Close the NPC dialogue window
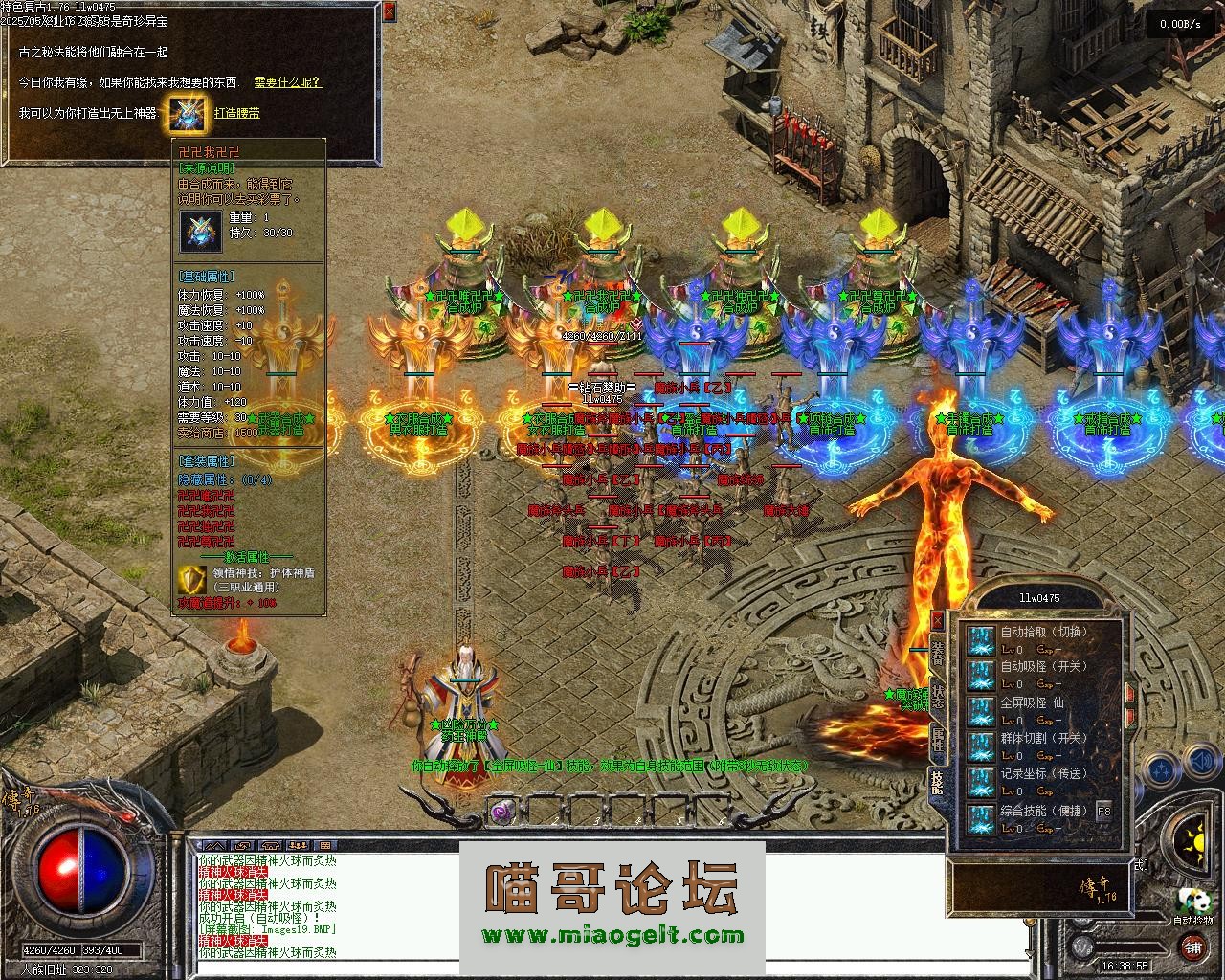Viewport: 1225px width, 980px height. click(389, 11)
